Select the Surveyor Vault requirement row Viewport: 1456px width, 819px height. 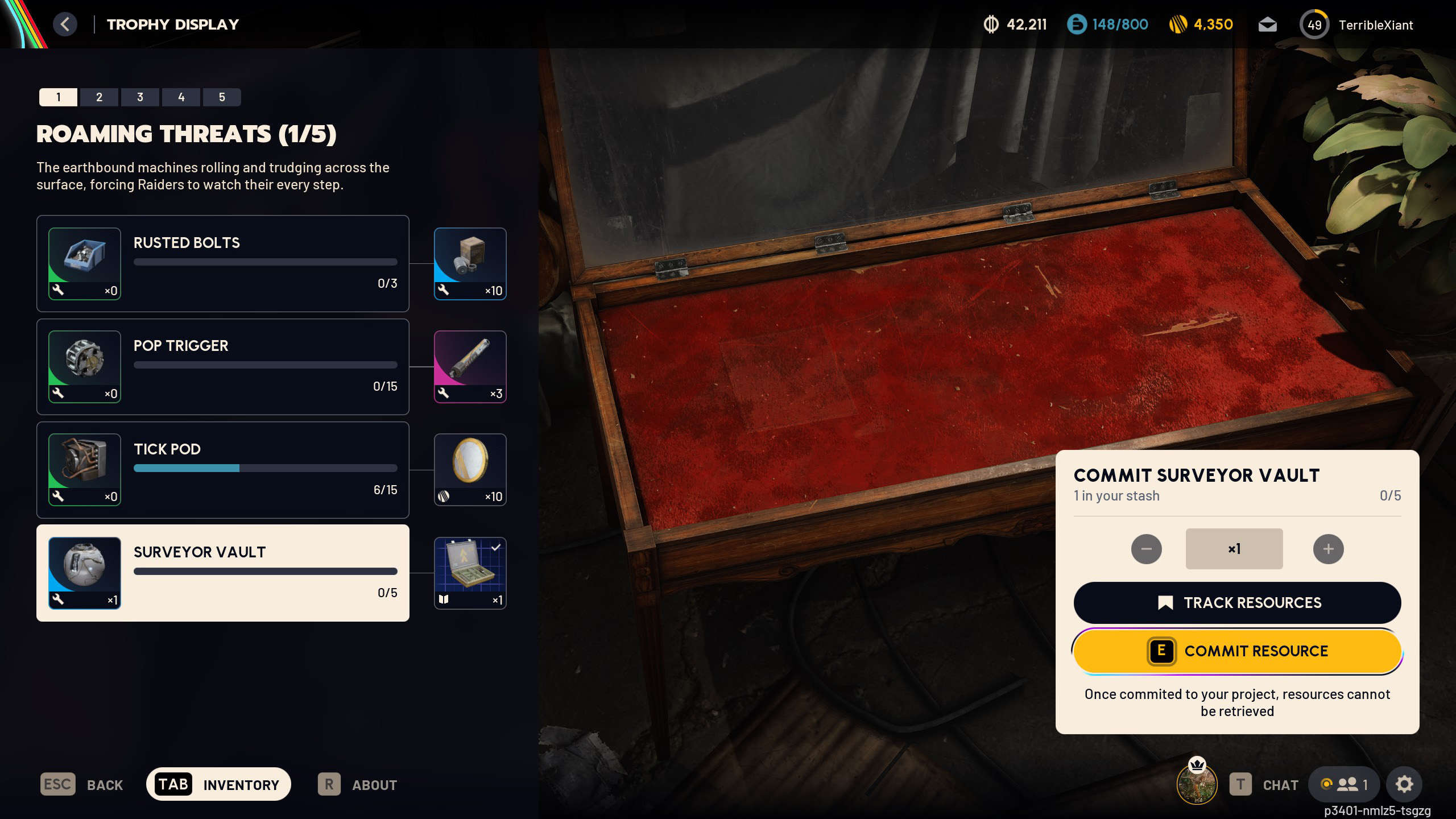click(x=222, y=573)
